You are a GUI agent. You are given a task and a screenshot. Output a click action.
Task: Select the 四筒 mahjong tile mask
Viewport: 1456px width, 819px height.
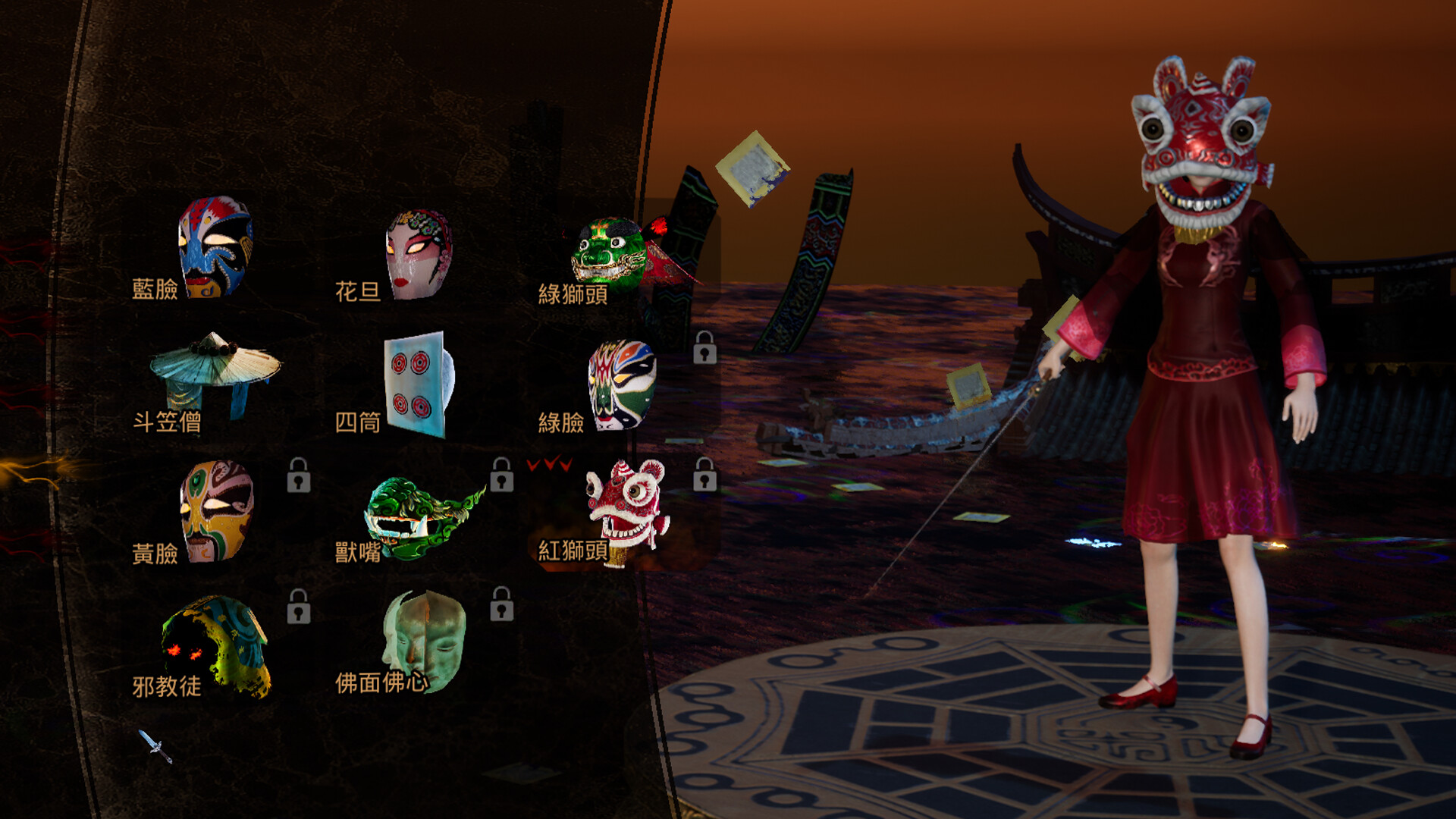(x=413, y=383)
